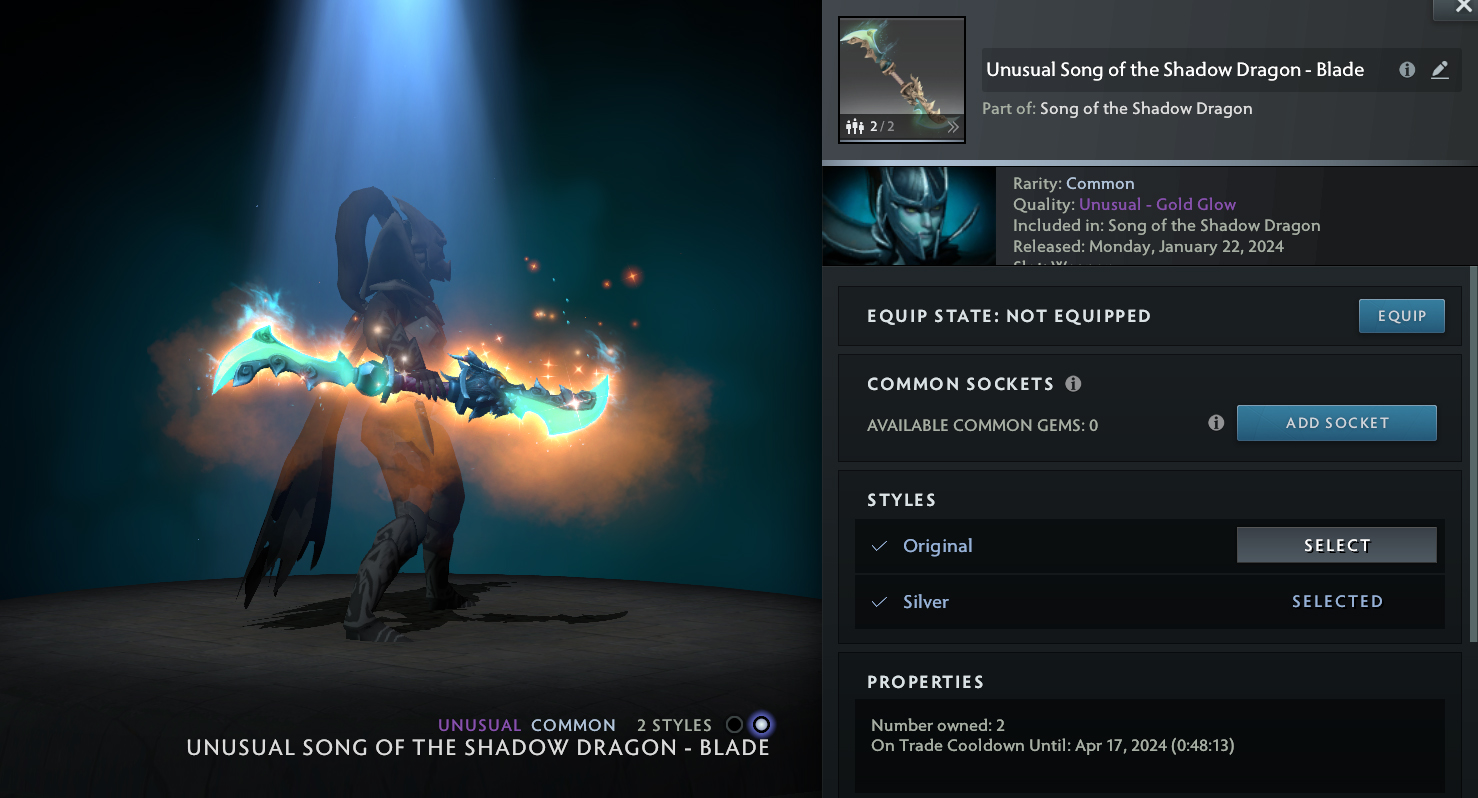
Task: Select the Original style
Action: coord(1336,545)
